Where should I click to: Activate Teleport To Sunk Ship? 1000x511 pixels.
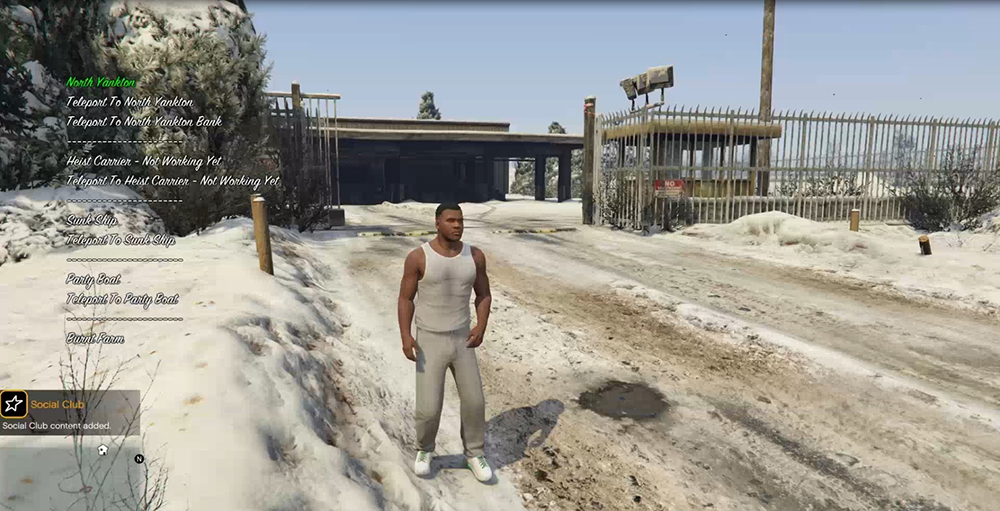121,240
